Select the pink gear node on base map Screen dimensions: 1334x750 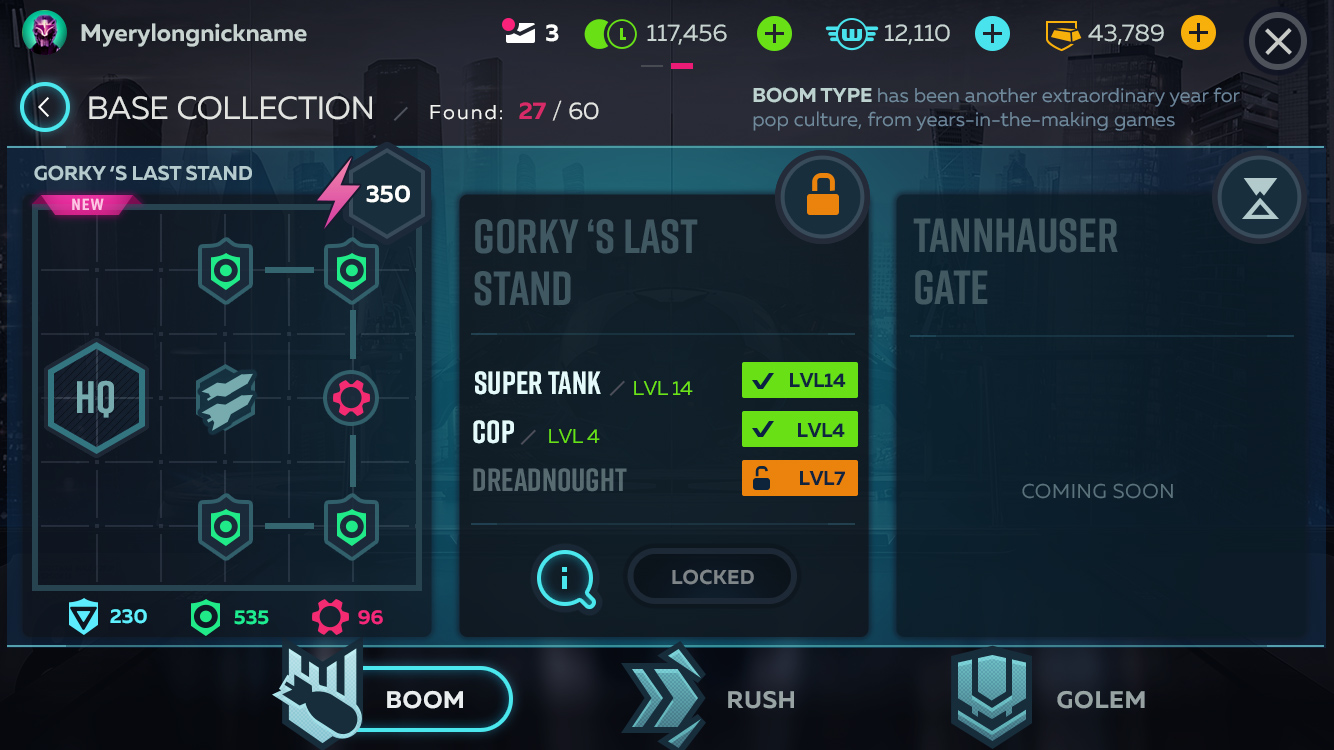tap(351, 398)
